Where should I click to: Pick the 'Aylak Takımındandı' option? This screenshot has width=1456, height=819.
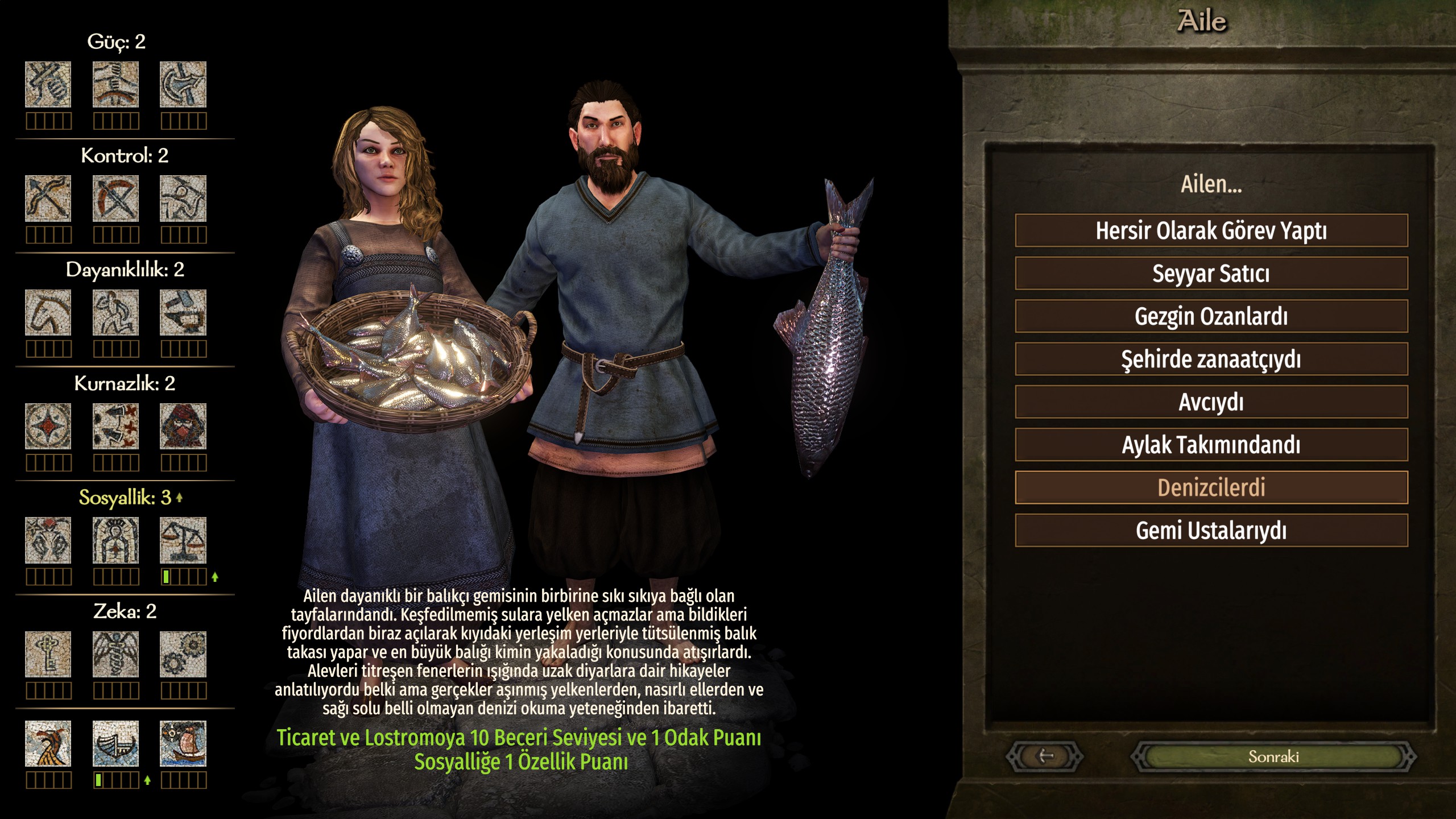click(x=1211, y=445)
